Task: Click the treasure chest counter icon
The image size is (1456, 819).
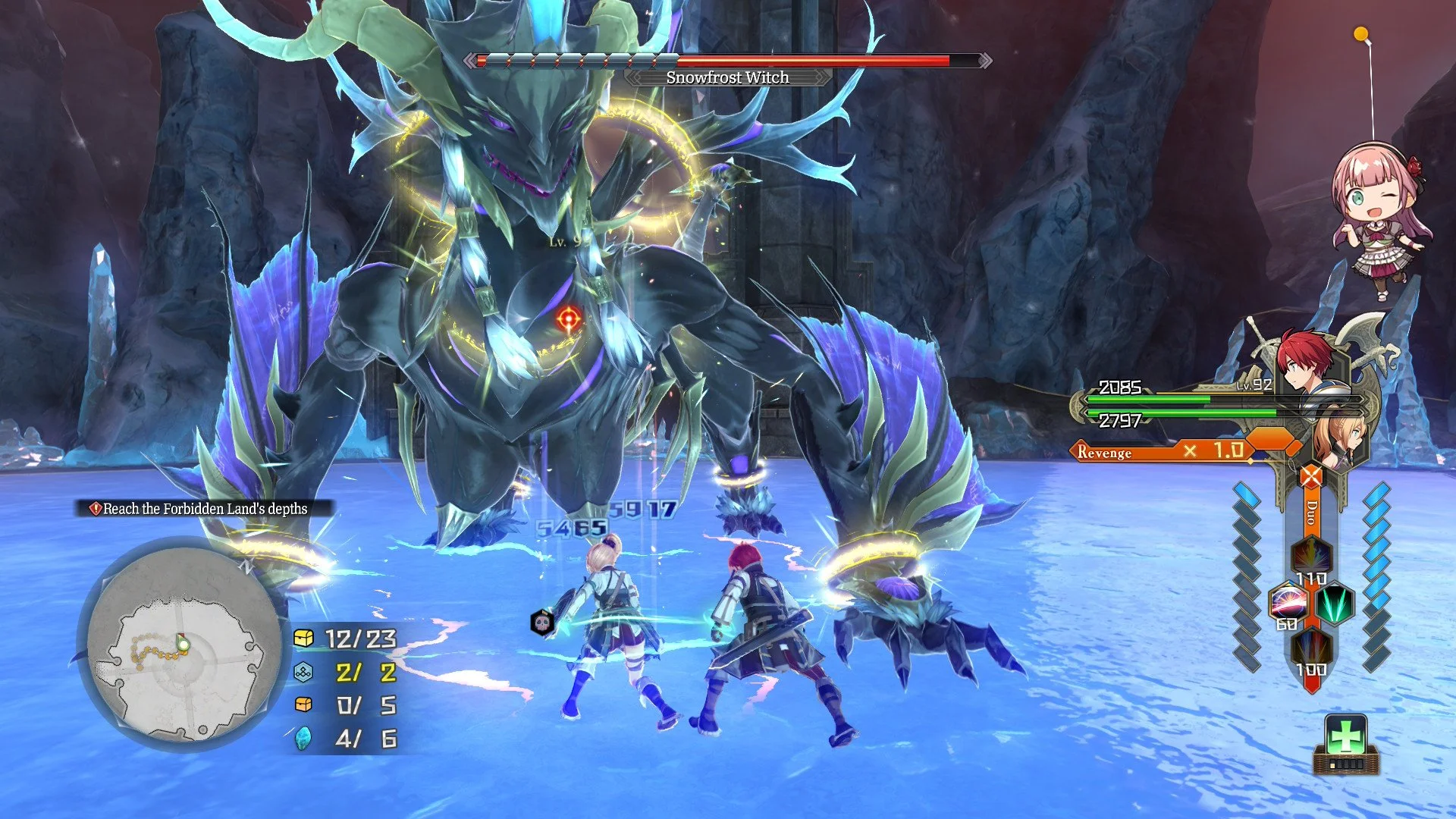Action: [303, 639]
